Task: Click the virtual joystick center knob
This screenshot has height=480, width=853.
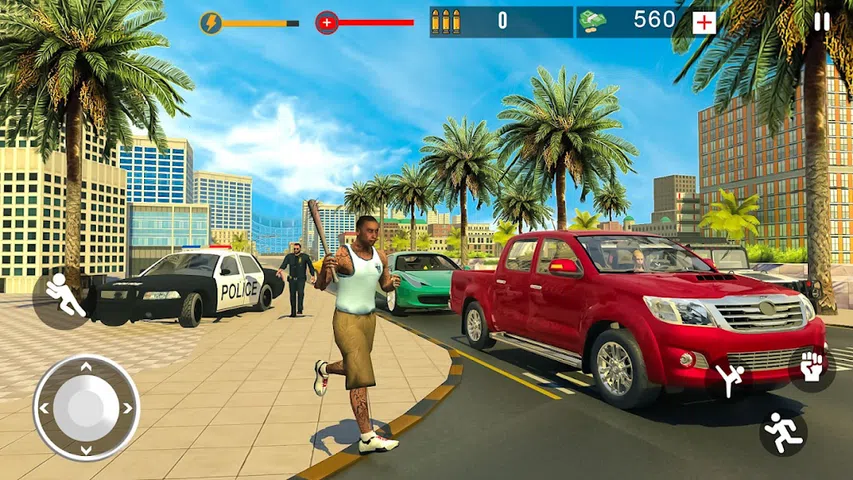Action: pyautogui.click(x=86, y=407)
